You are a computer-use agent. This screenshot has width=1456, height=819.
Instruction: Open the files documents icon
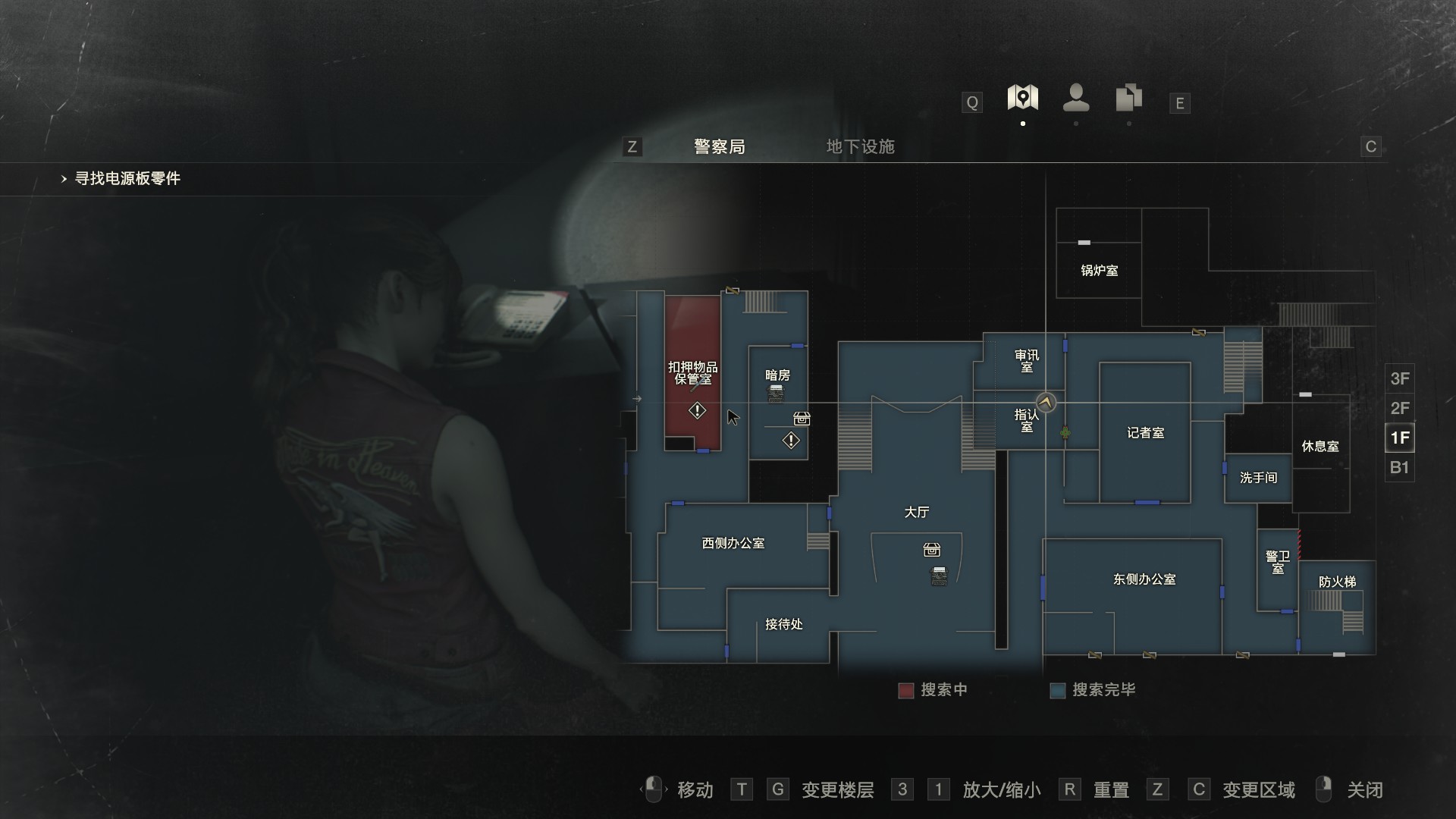1129,98
